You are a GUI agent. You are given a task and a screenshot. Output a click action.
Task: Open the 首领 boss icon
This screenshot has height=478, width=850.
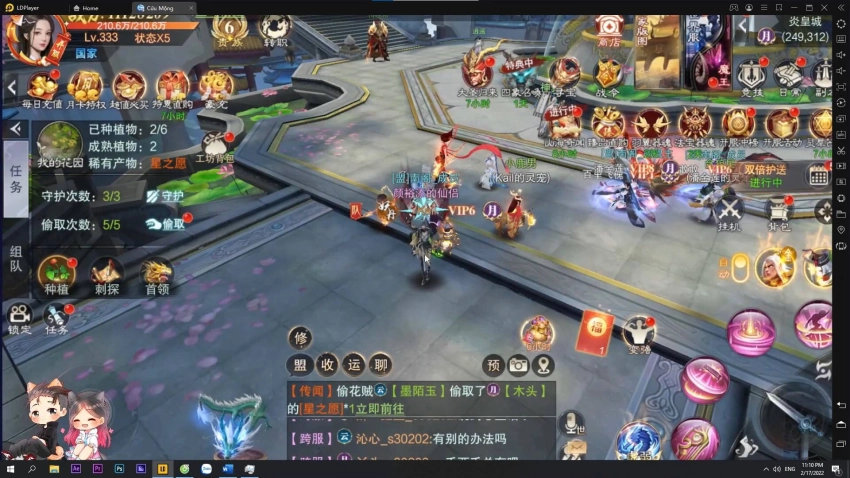(157, 274)
